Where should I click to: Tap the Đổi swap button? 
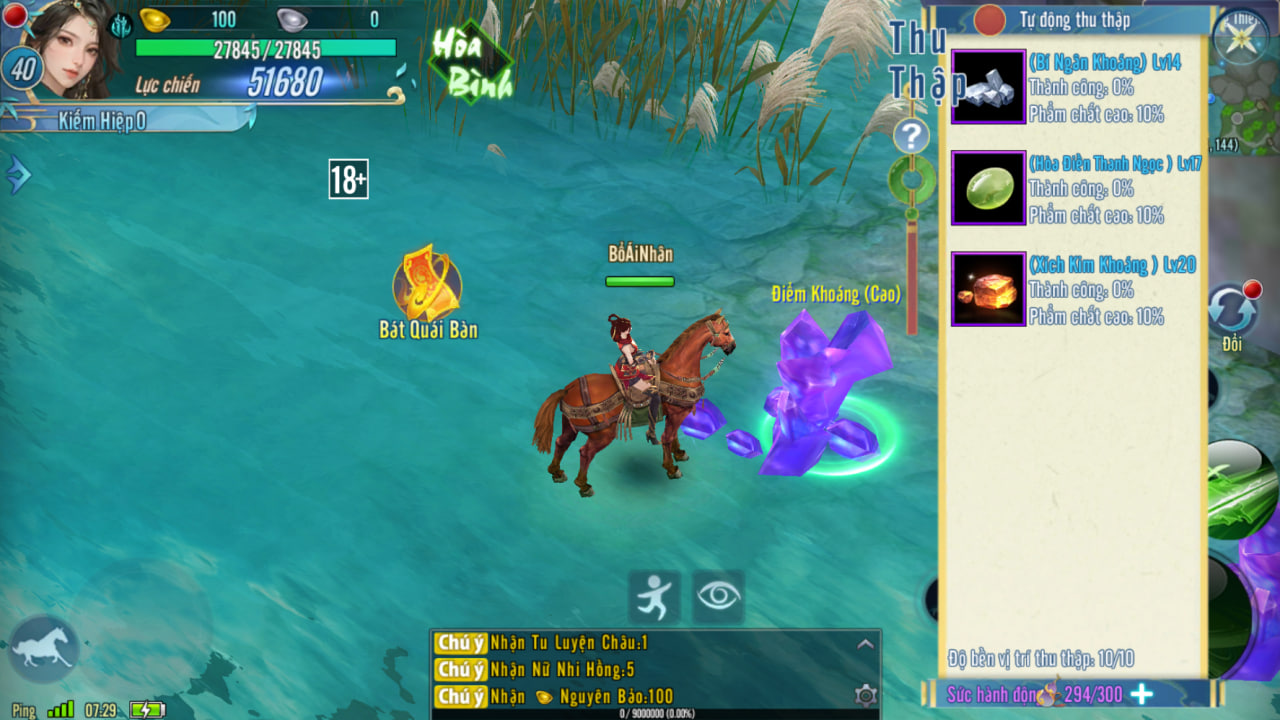[1231, 312]
